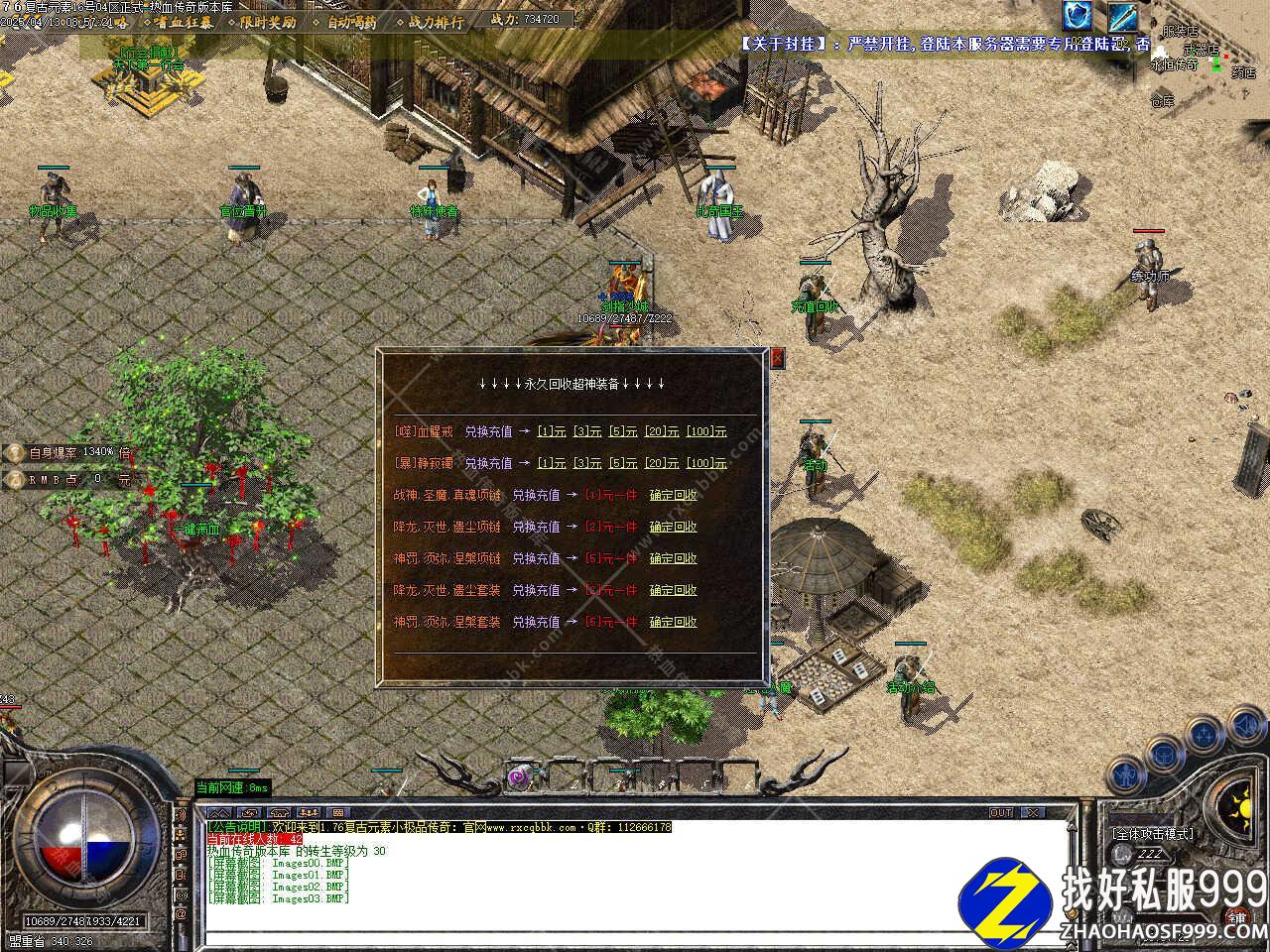This screenshot has height=952, width=1270.
Task: Click the purple orb hotbar slot
Action: coord(518,777)
